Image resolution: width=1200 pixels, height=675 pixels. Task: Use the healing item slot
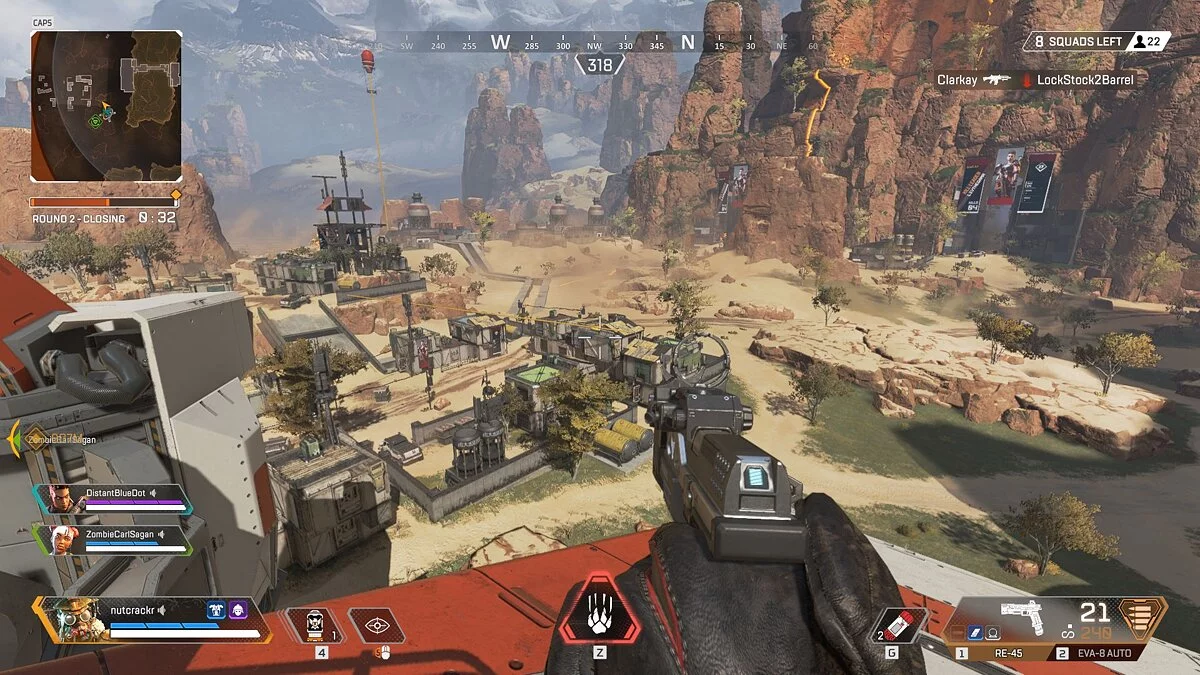pyautogui.click(x=316, y=626)
